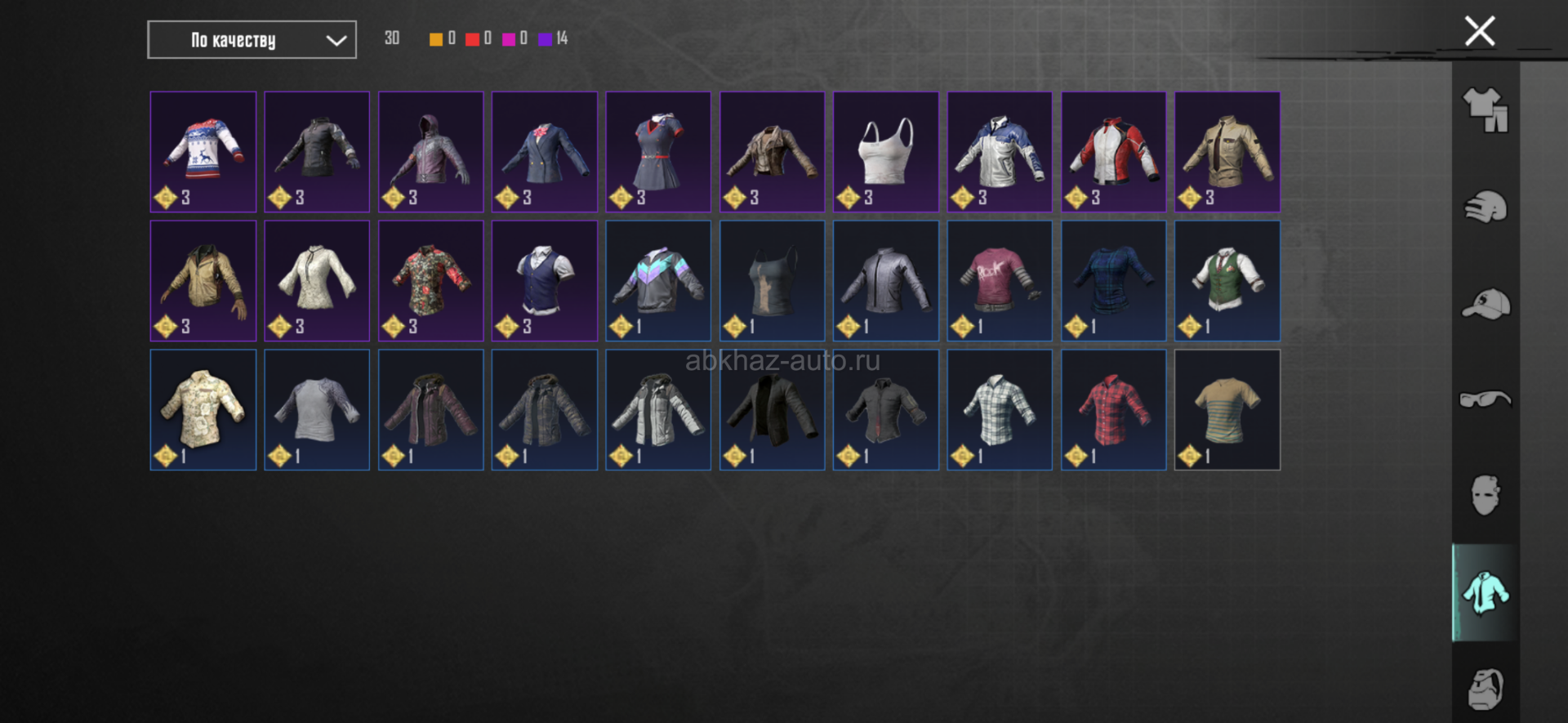
Task: Switch to the sunglasses category tab
Action: [1486, 399]
